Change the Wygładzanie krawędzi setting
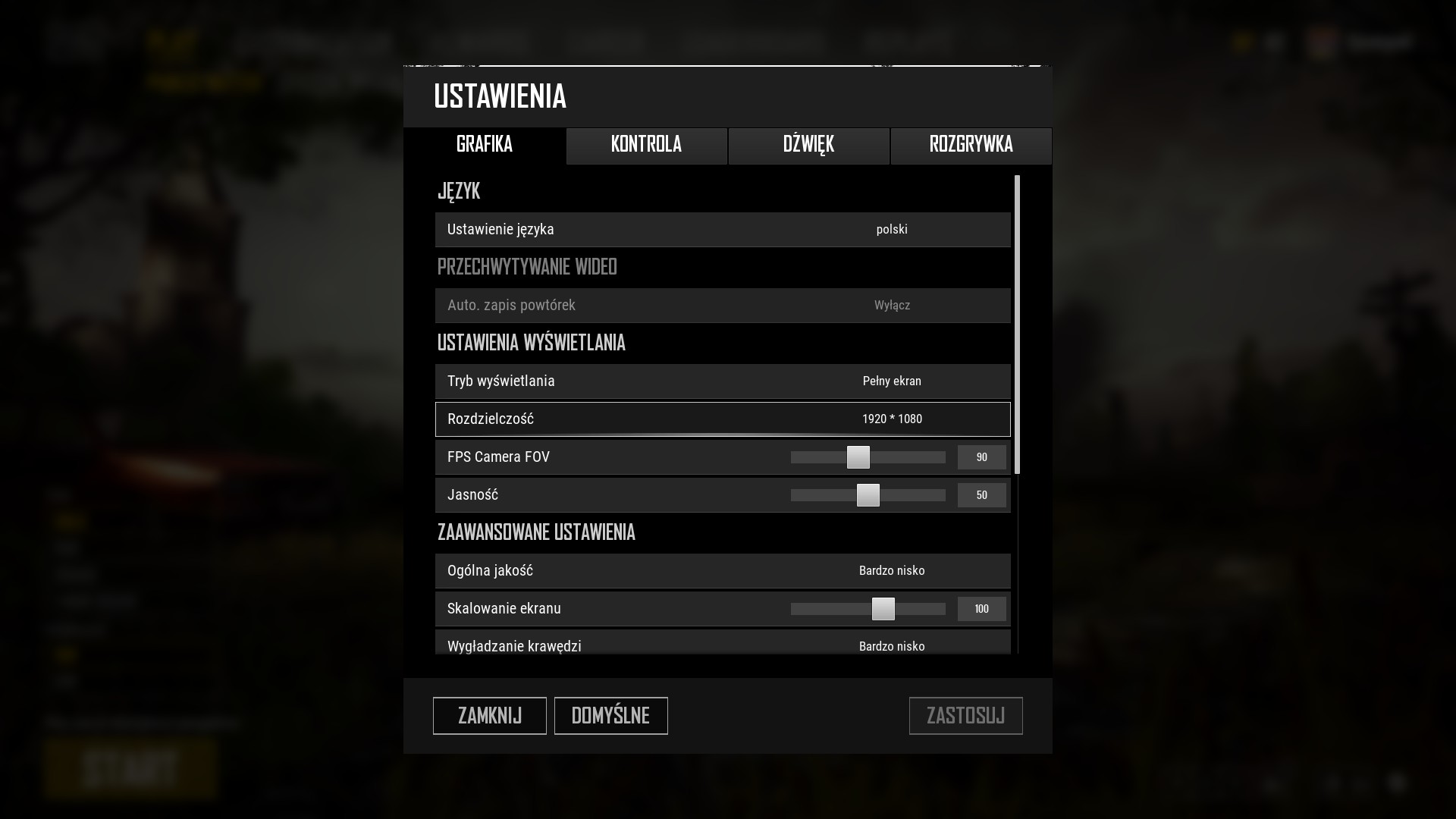Screen dimensions: 1456x819 click(892, 646)
